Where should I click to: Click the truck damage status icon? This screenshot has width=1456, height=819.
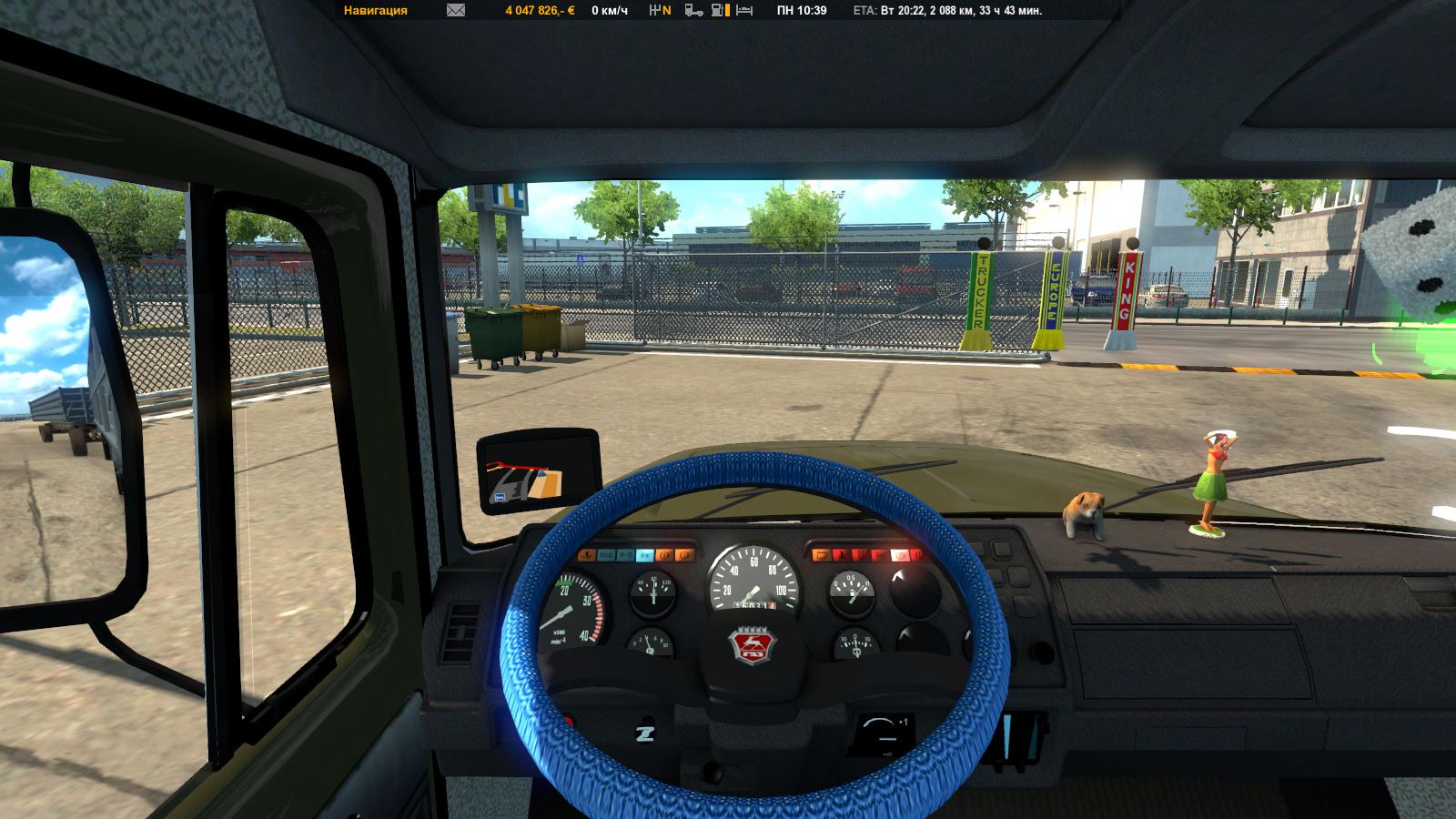point(693,11)
